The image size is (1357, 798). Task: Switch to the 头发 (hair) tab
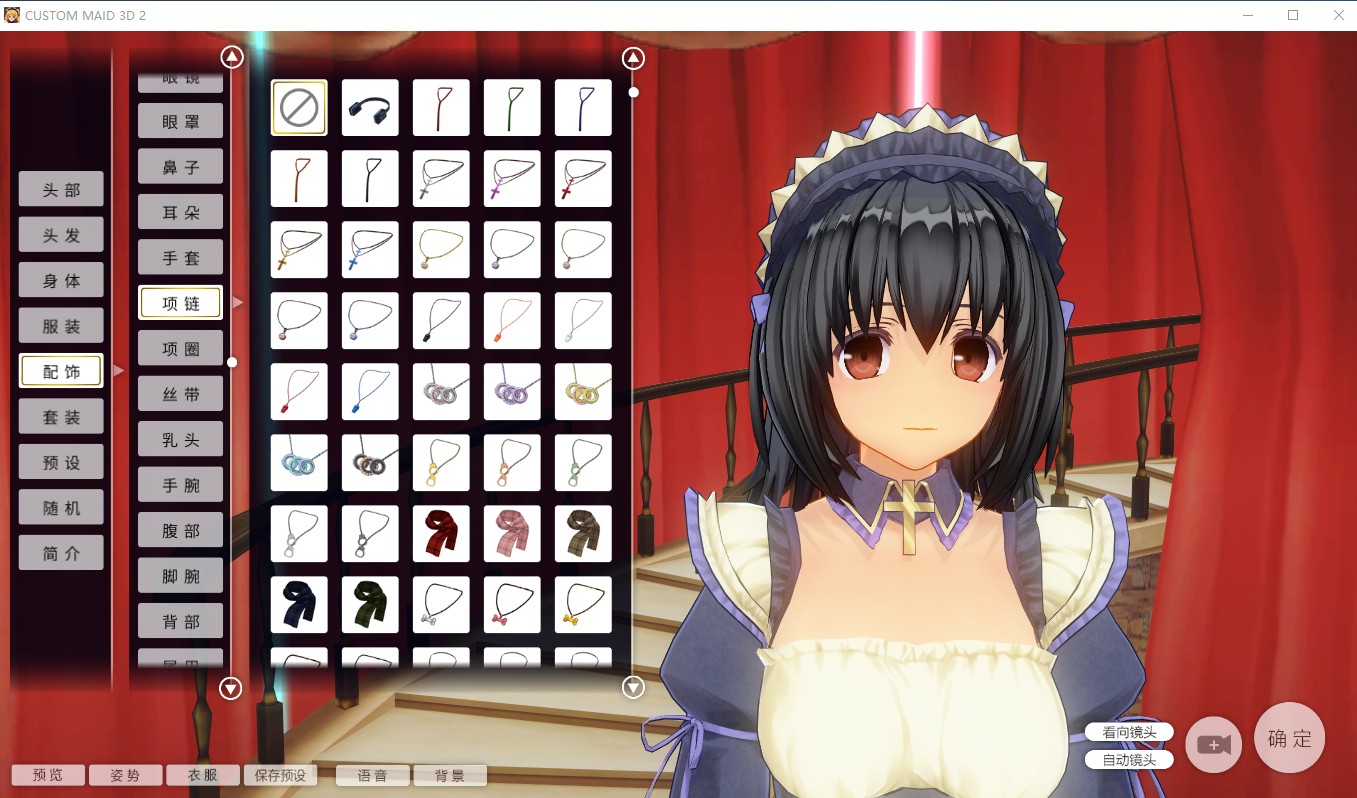pyautogui.click(x=61, y=234)
